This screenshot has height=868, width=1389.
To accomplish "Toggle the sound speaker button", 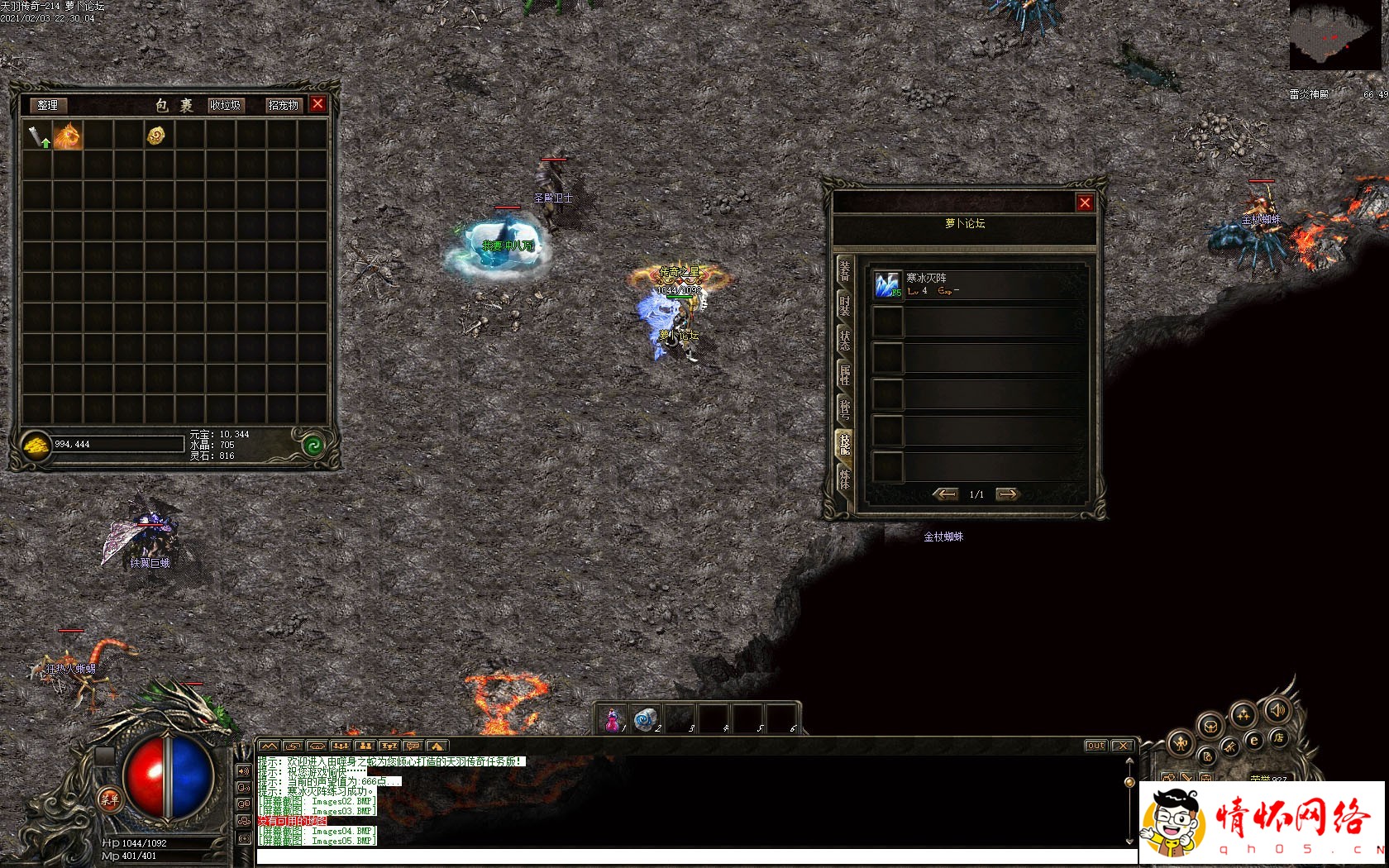I will pyautogui.click(x=1277, y=710).
